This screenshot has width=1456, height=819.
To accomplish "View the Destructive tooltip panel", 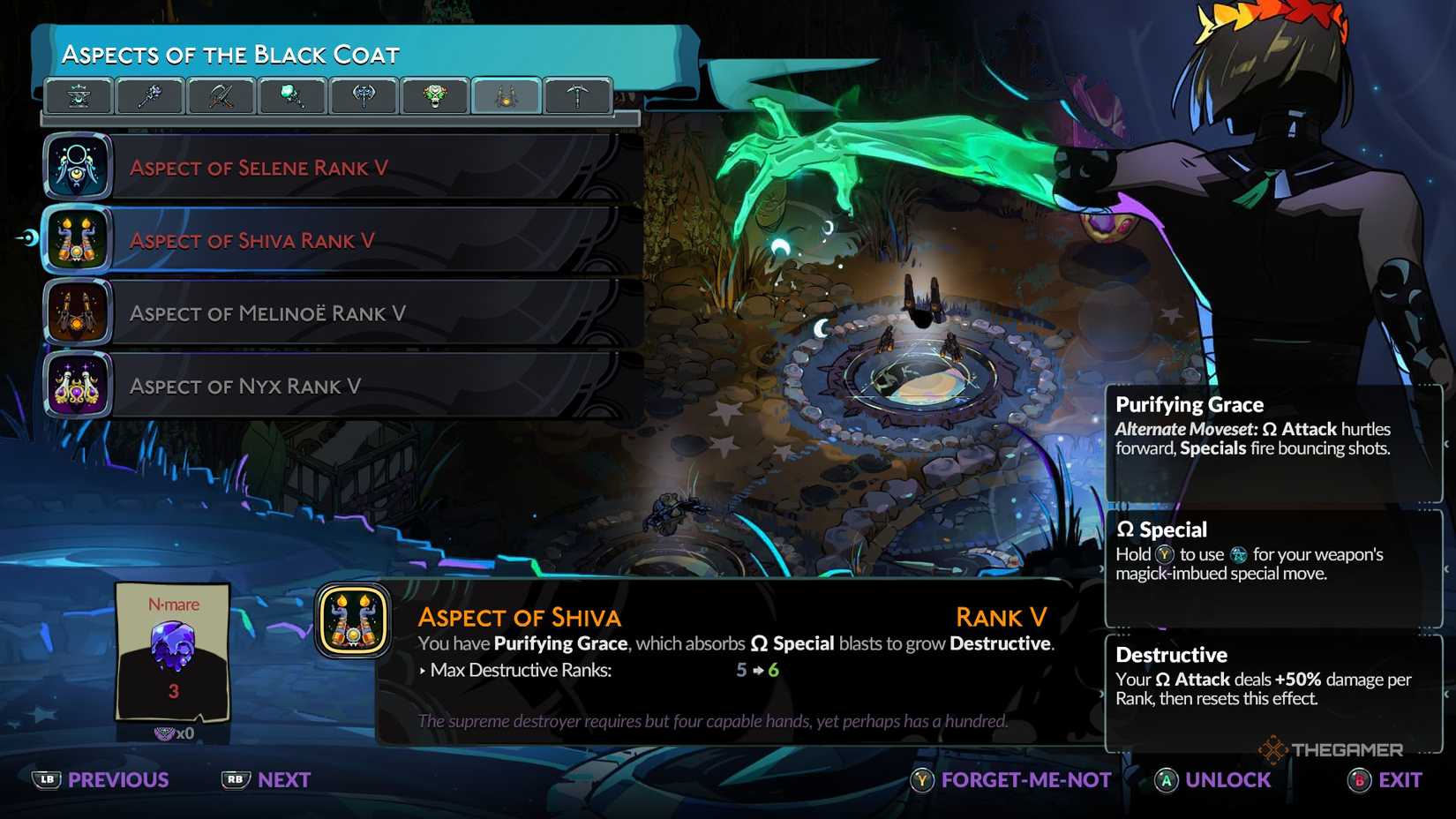I will pyautogui.click(x=1273, y=690).
